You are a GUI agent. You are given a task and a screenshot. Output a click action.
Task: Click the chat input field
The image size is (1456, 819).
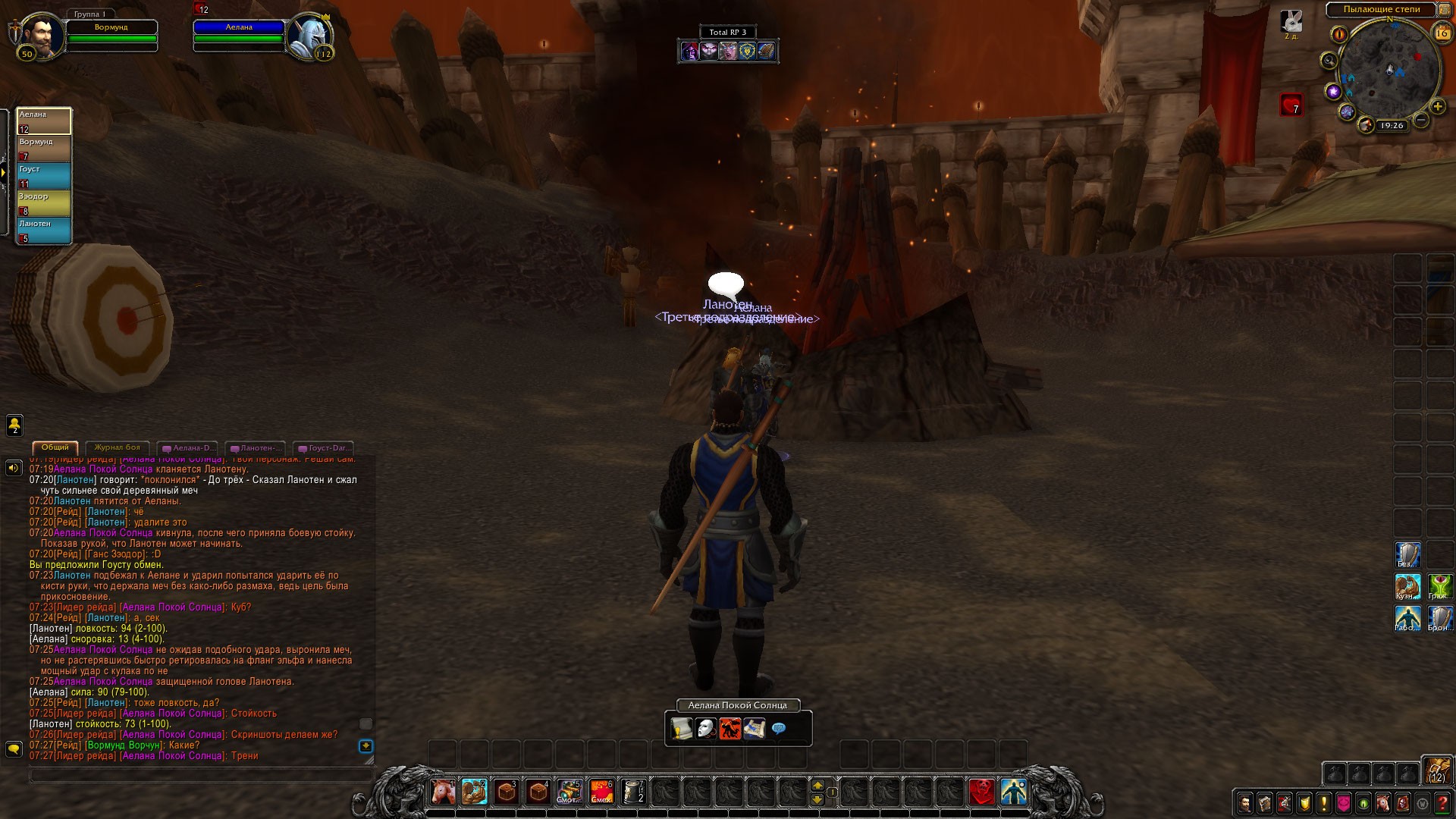point(201,776)
